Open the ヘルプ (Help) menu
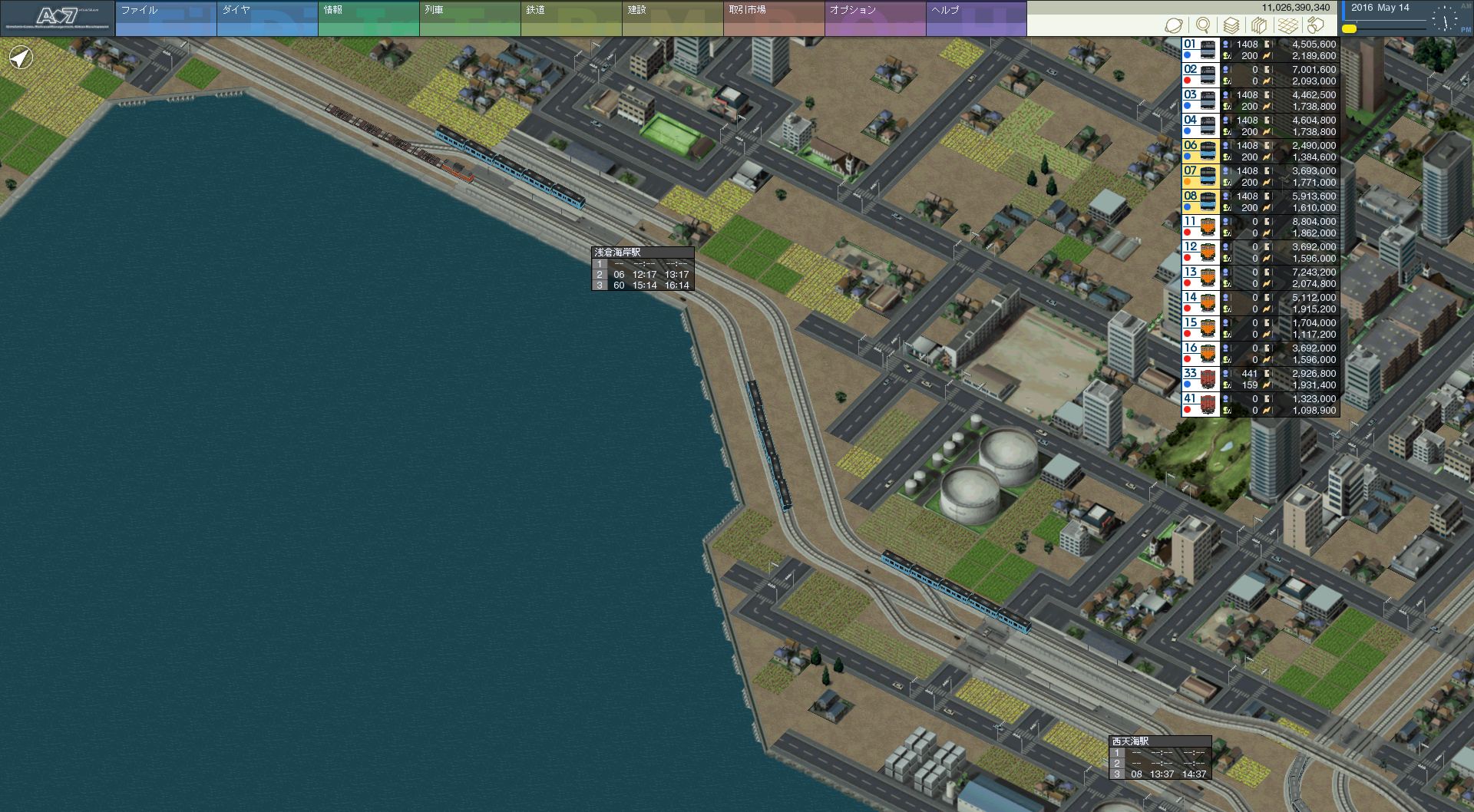Image resolution: width=1474 pixels, height=812 pixels. [977, 18]
